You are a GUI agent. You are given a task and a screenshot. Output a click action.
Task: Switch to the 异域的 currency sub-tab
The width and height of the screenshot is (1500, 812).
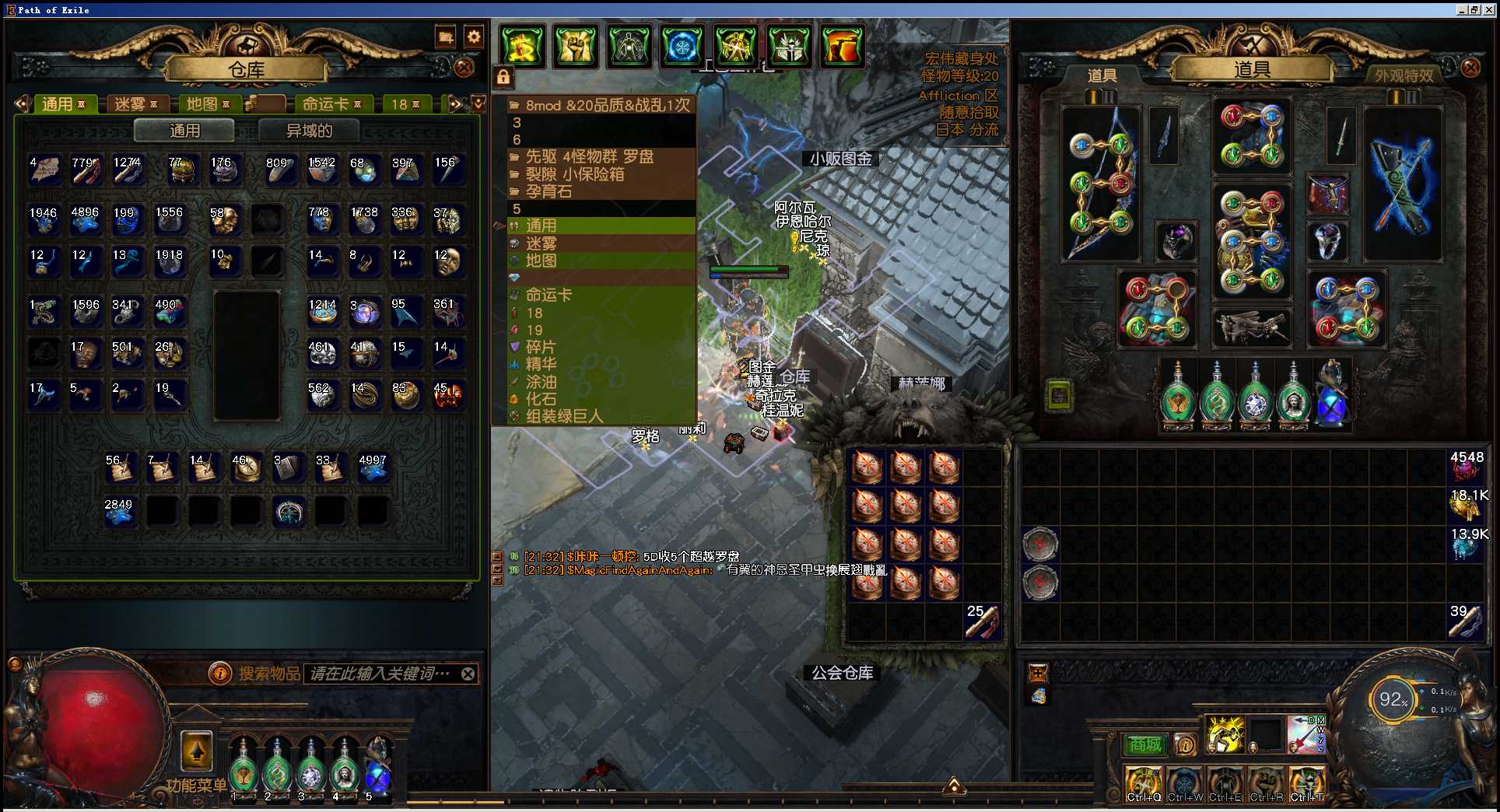pos(309,131)
